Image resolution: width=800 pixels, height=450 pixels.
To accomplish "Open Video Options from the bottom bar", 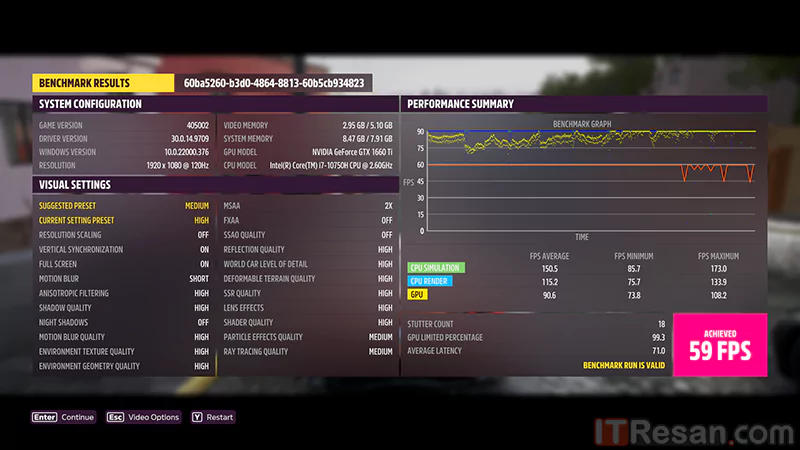I will tap(143, 417).
